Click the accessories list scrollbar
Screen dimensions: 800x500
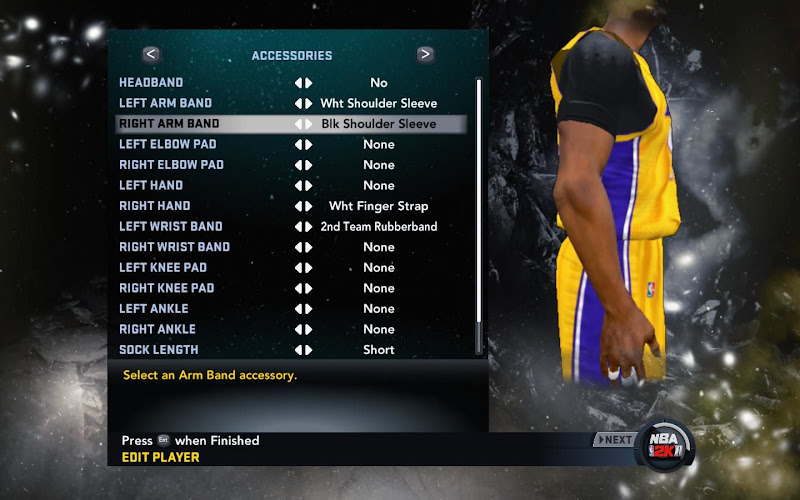click(x=479, y=215)
